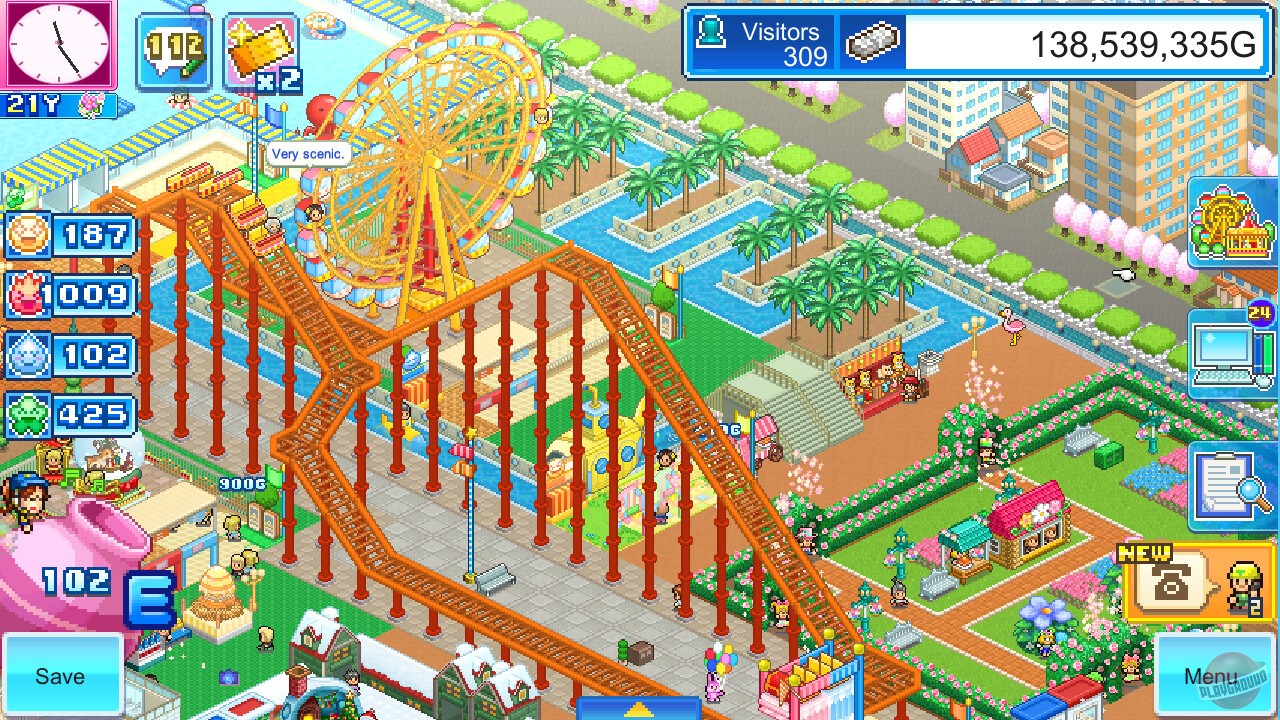Viewport: 1280px width, 720px height.
Task: Open the Menu button
Action: pyautogui.click(x=1215, y=675)
